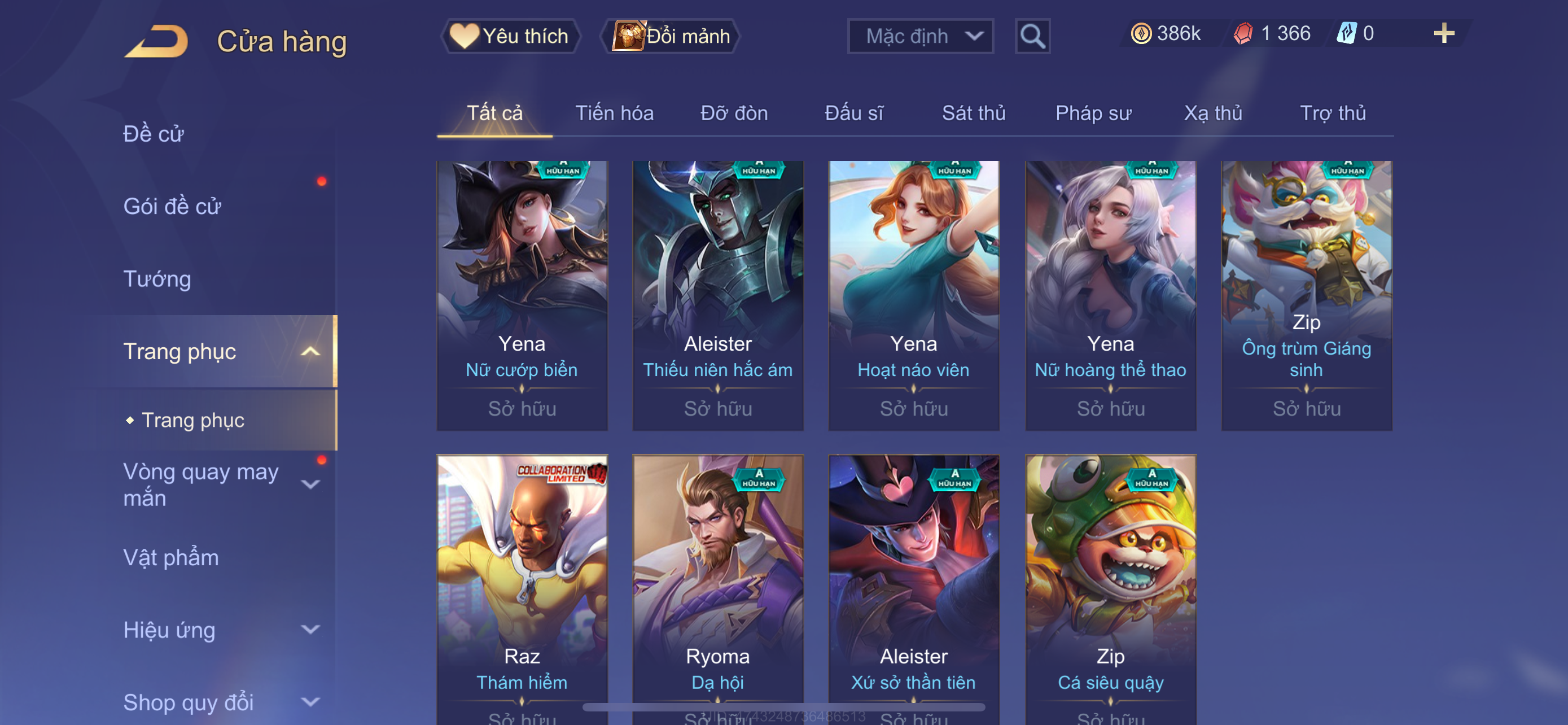
Task: Switch to the Tiến hóa tab
Action: (x=614, y=113)
